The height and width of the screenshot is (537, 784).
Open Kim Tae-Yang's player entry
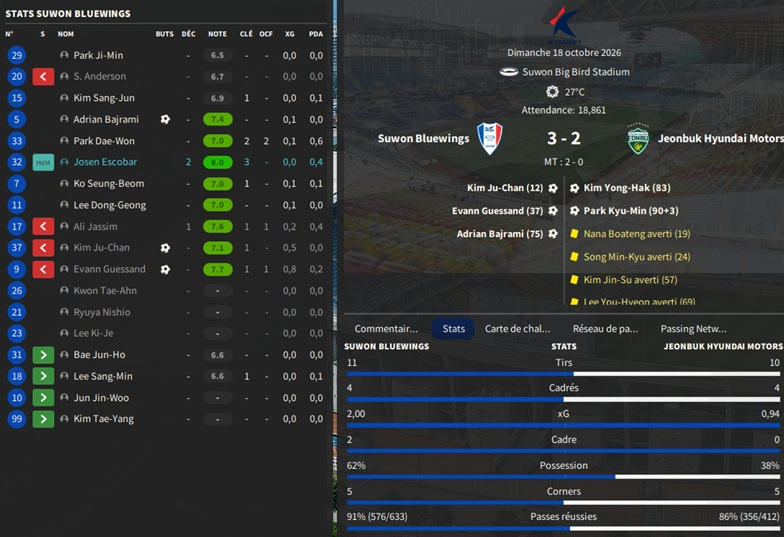pos(103,419)
